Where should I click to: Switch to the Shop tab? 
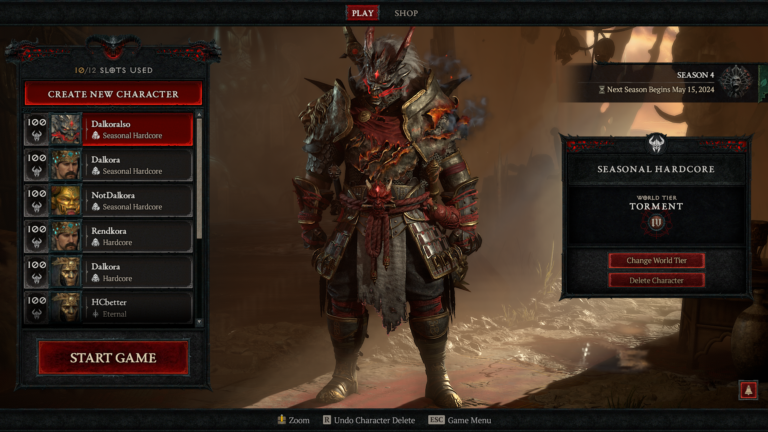[x=406, y=13]
